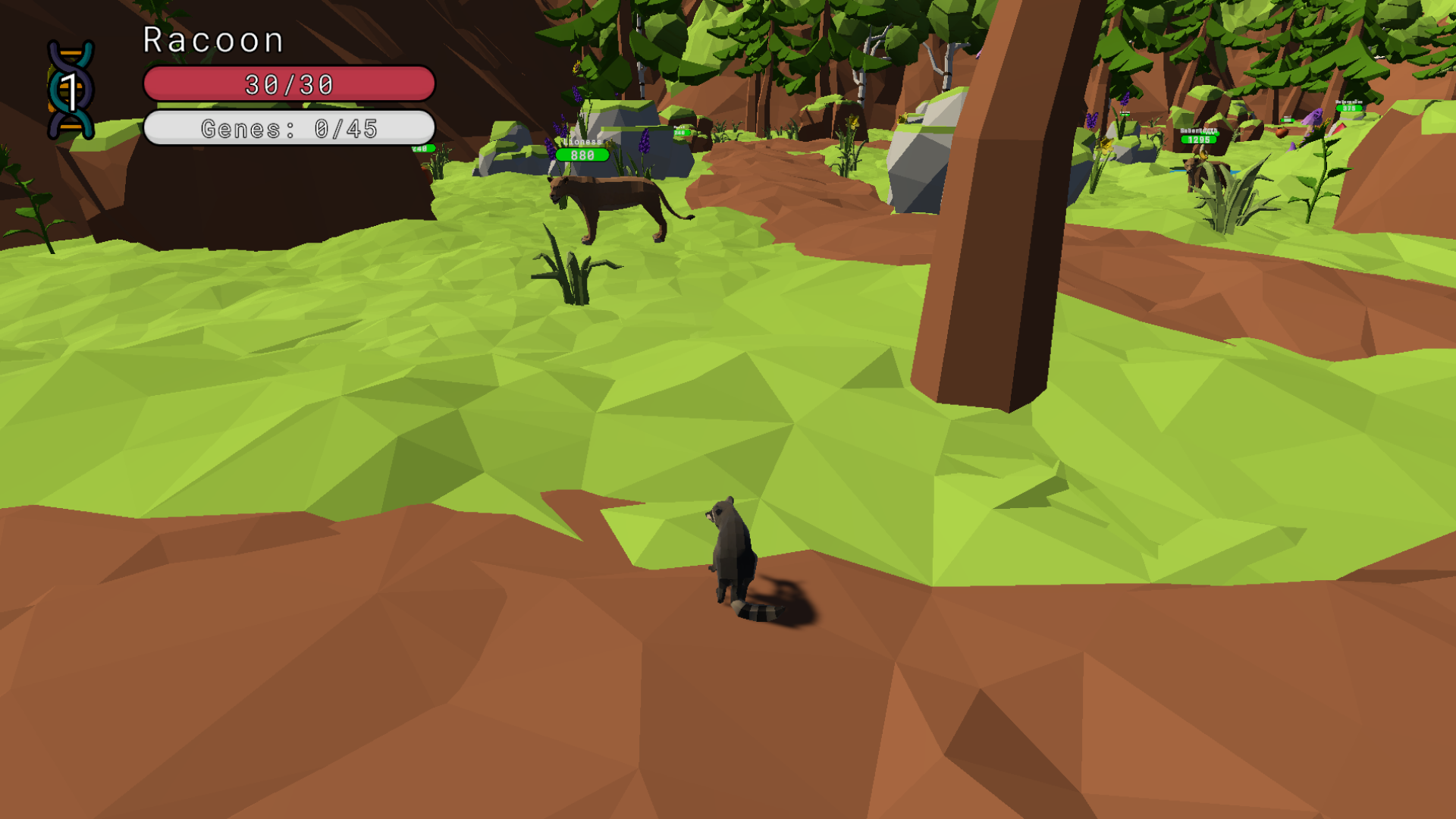Click the 1295 health bar under SabertoXXX

[1199, 141]
